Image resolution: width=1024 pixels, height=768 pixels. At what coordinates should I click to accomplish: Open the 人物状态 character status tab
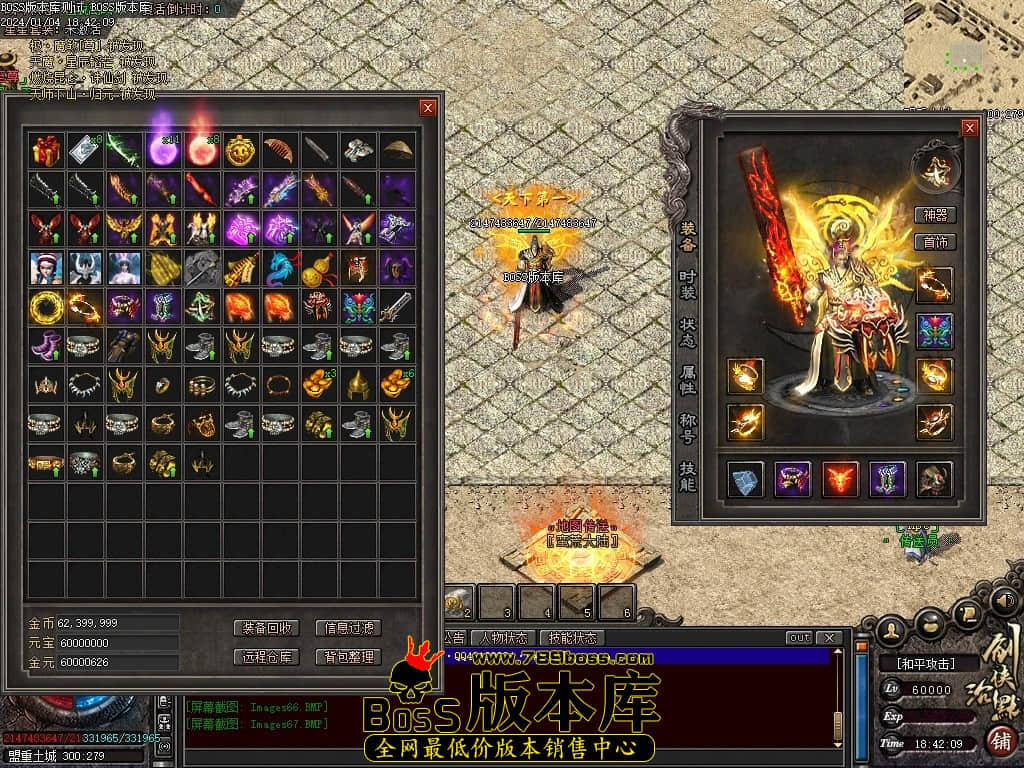tap(504, 638)
